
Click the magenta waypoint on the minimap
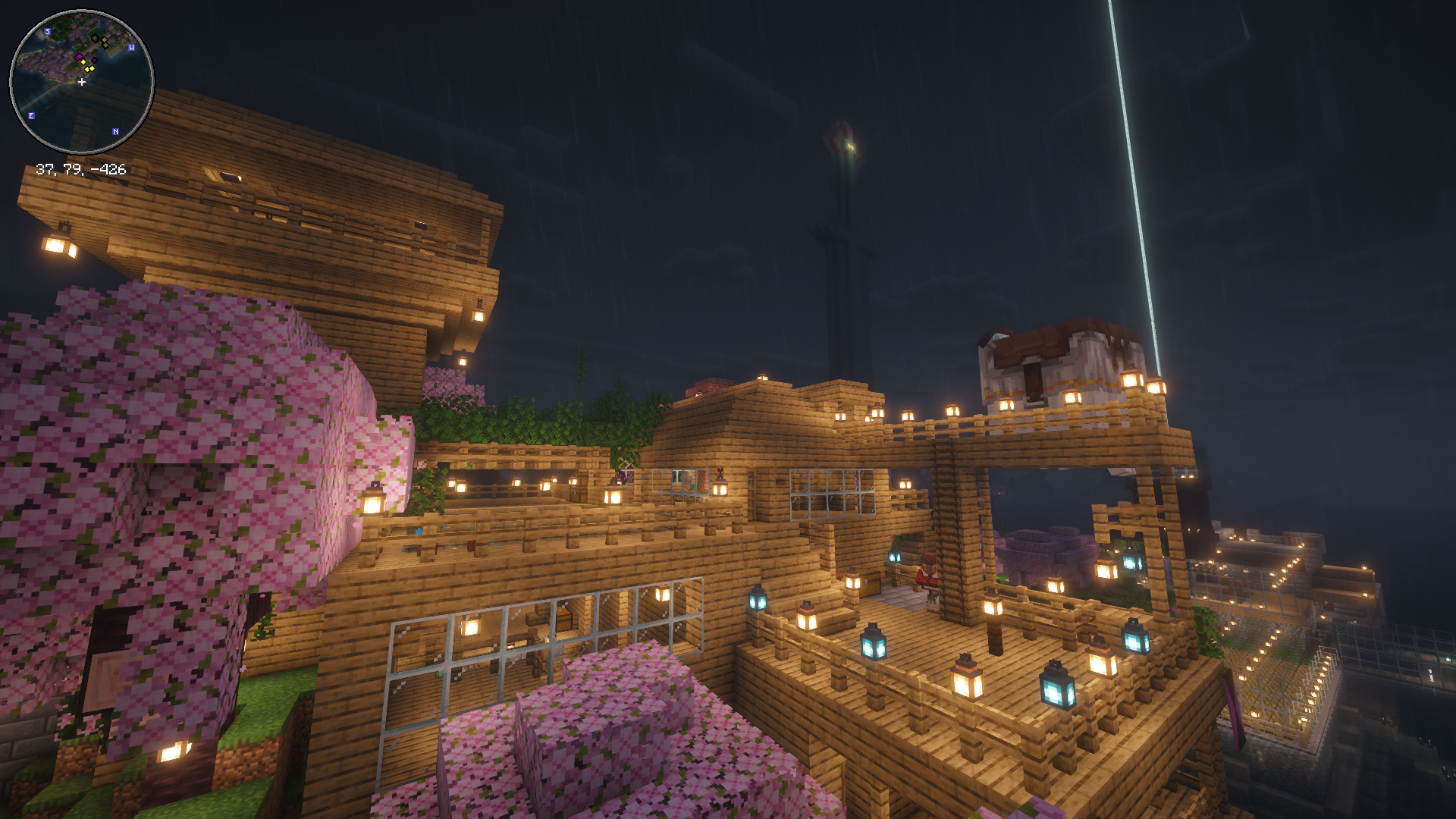tap(80, 57)
